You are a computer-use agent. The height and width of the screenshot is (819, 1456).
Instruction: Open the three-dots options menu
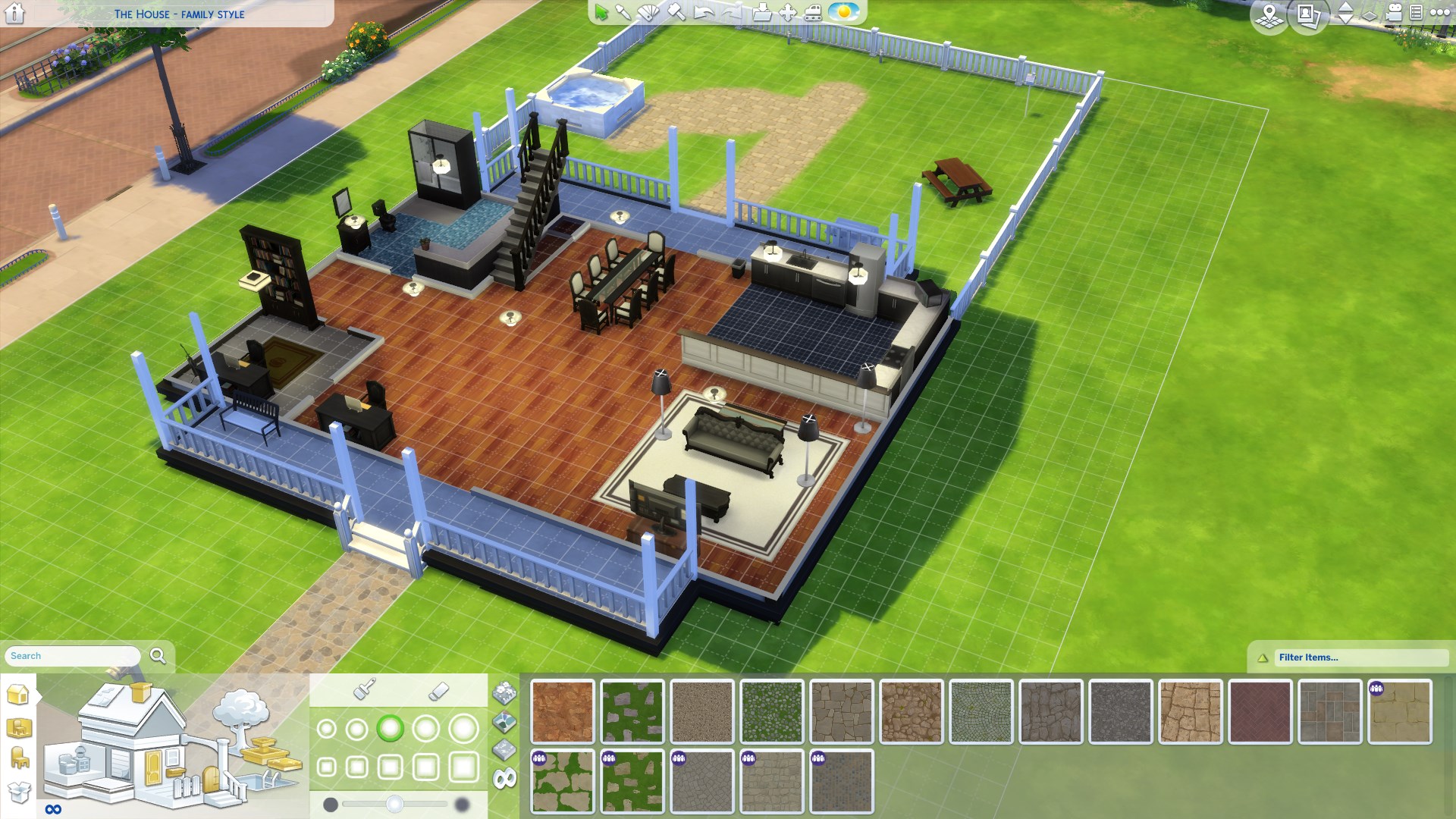pos(1439,13)
